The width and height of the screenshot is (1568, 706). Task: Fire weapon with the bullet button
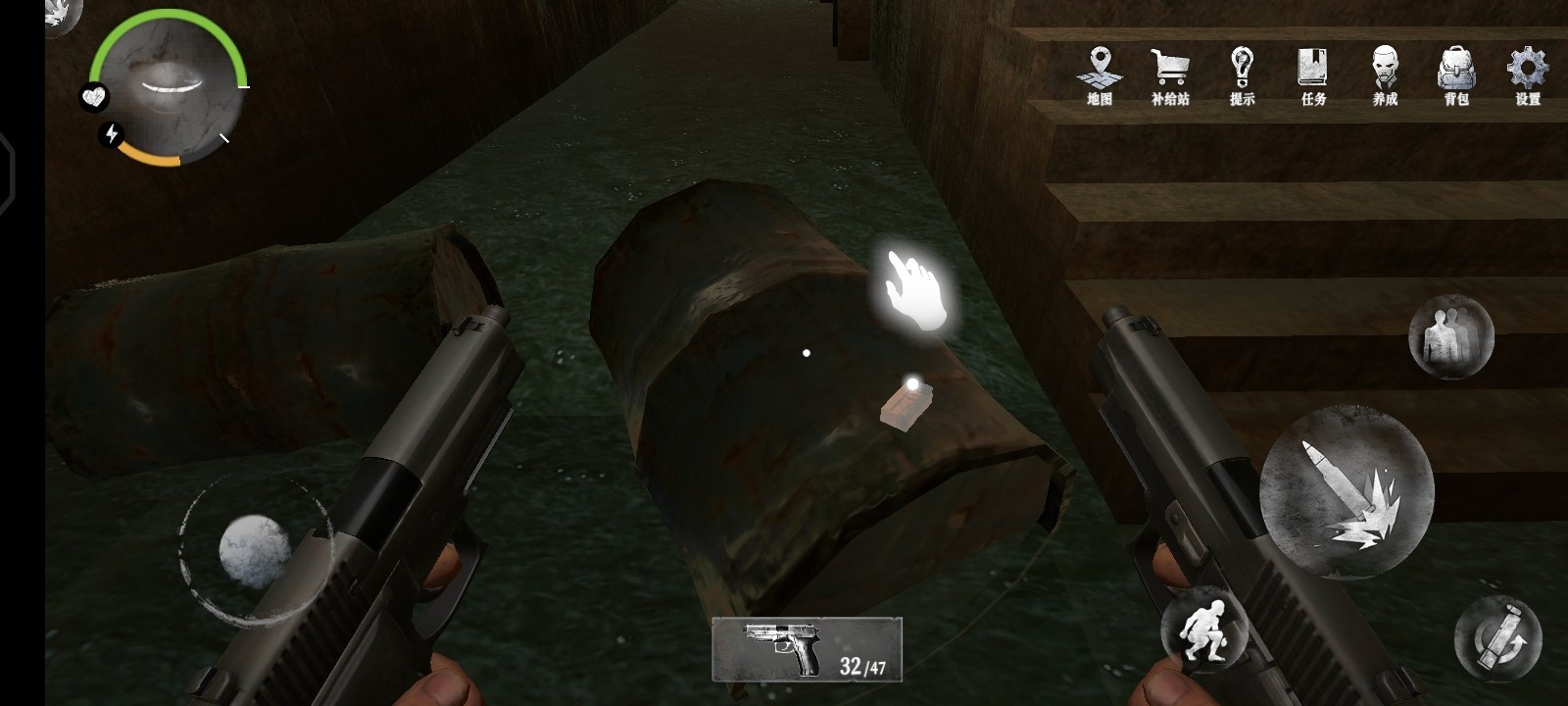[1347, 490]
